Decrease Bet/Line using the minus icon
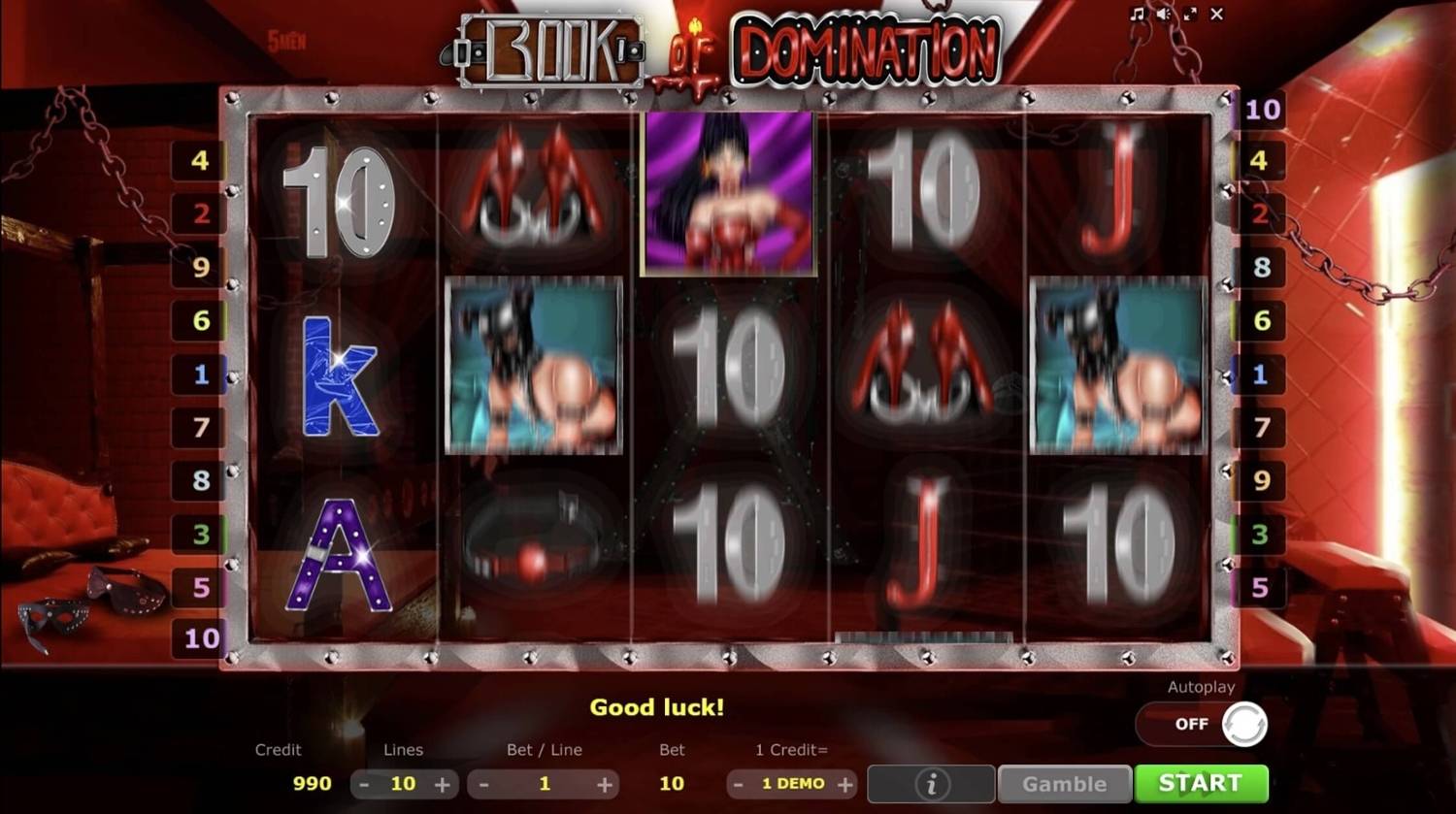The height and width of the screenshot is (814, 1456). pyautogui.click(x=485, y=784)
